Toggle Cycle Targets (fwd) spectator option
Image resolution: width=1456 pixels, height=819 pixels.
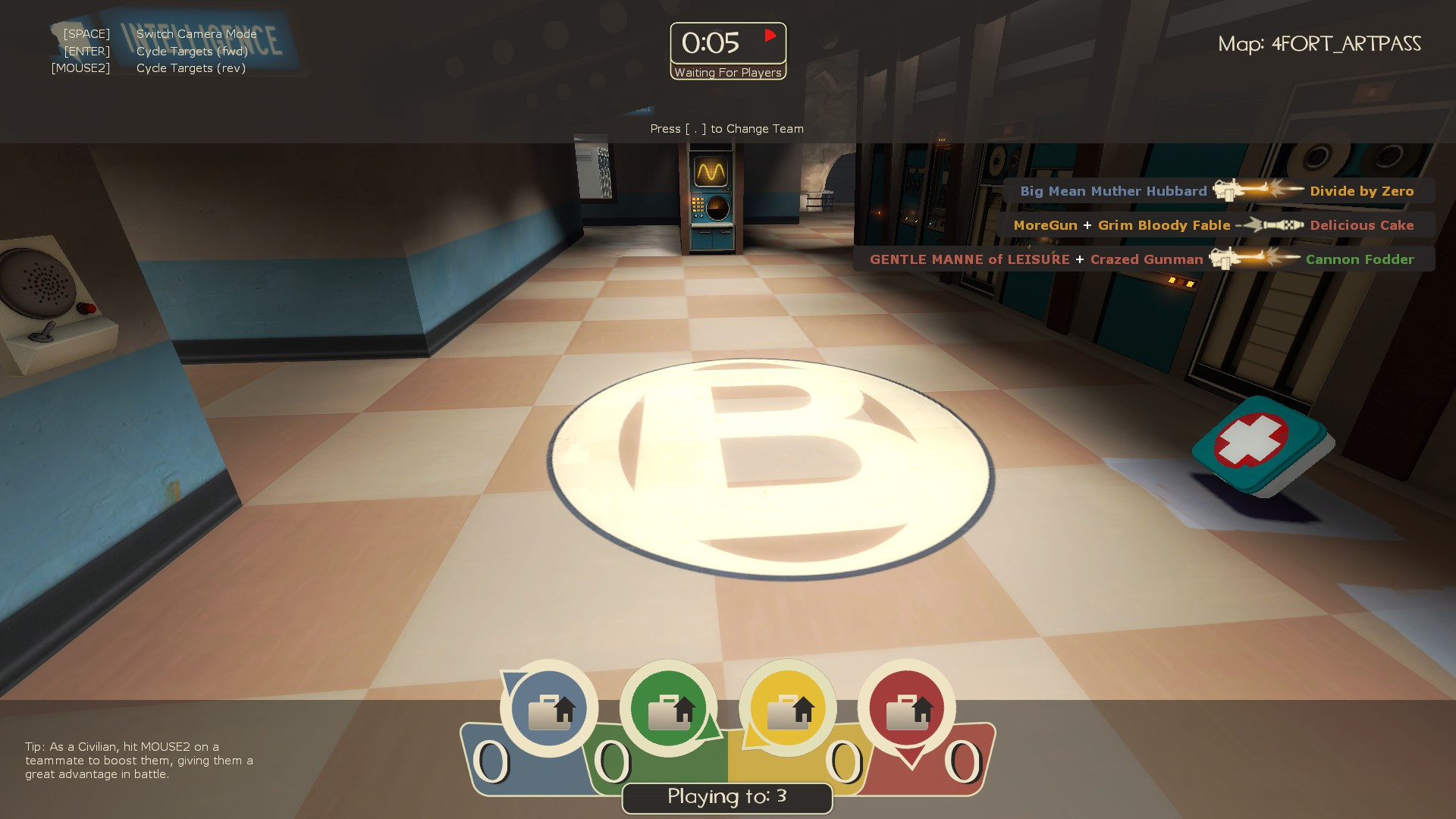191,51
